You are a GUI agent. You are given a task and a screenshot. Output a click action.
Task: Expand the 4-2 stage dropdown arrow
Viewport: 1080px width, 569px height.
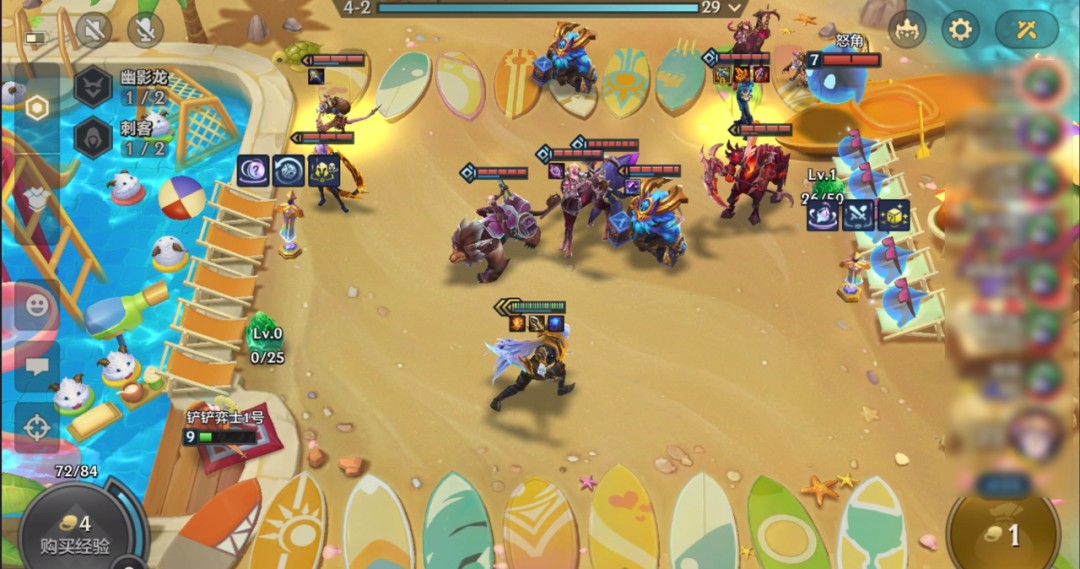click(x=735, y=8)
